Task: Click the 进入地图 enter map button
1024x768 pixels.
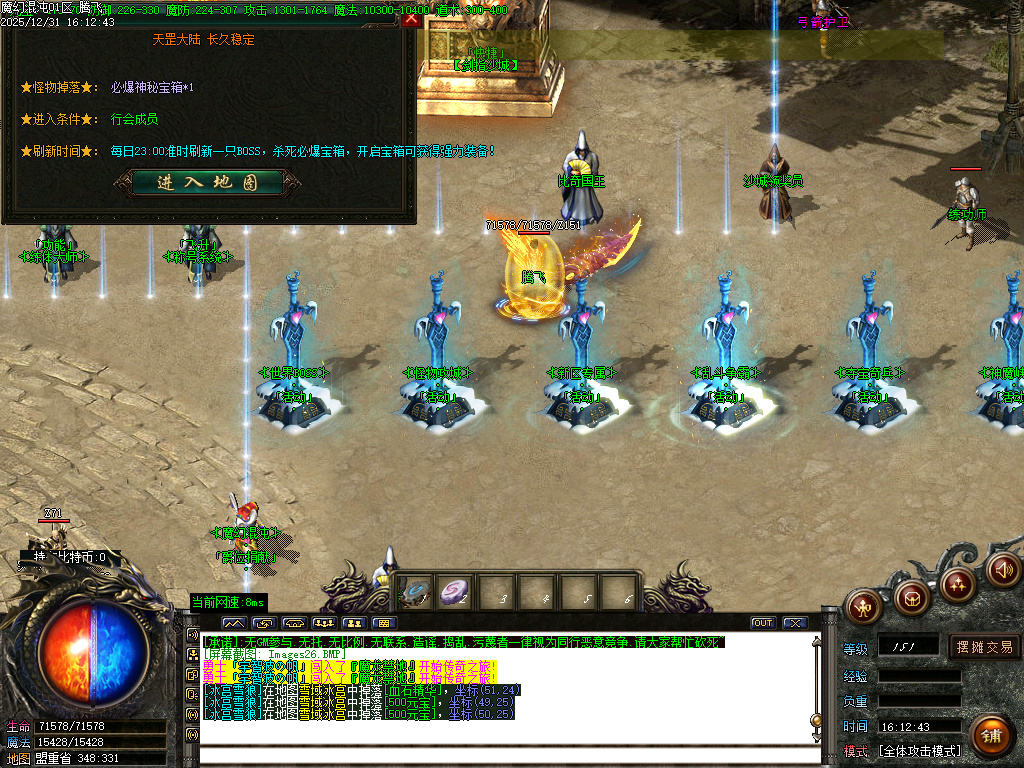Action: pyautogui.click(x=208, y=183)
